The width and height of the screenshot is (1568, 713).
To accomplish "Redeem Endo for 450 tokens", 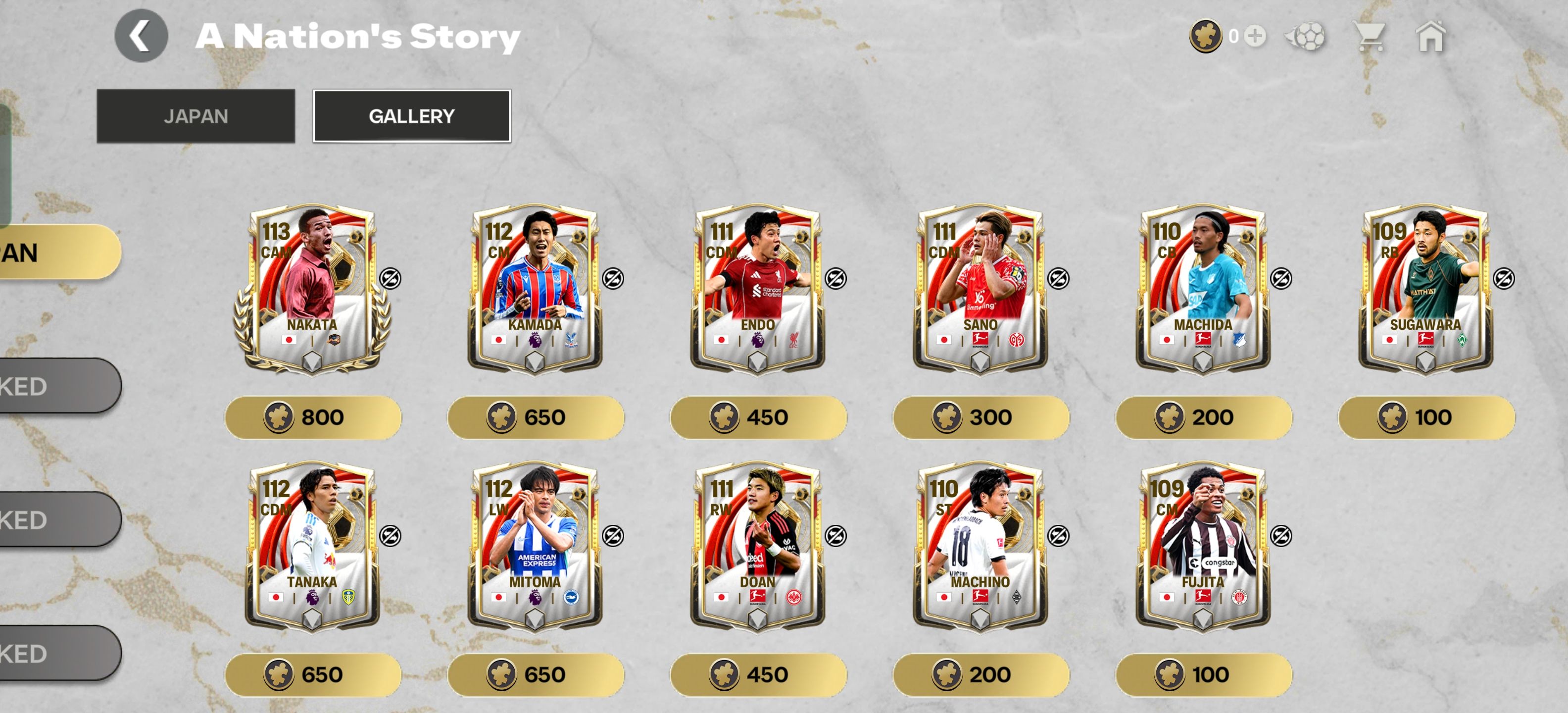I will coord(758,418).
